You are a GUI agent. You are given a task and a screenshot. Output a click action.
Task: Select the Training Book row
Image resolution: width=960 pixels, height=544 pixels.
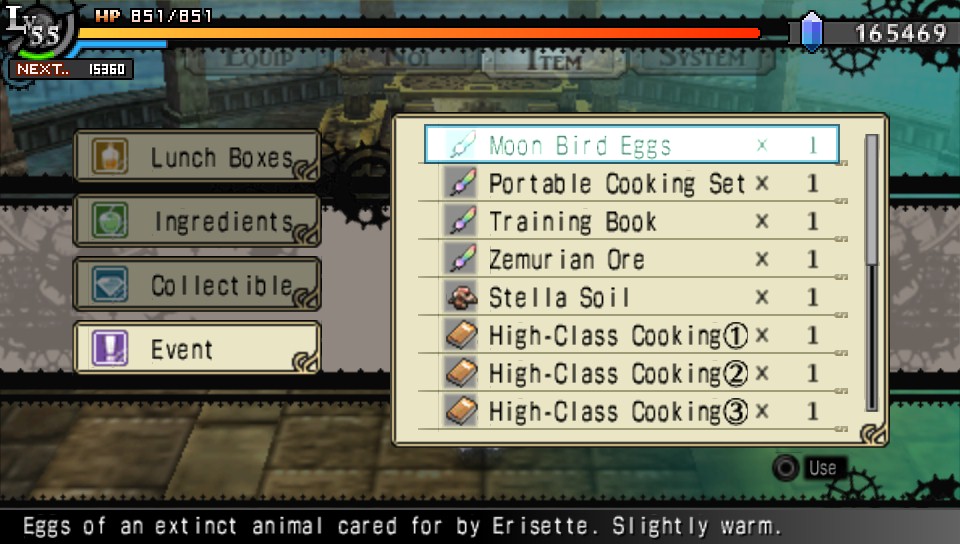[x=631, y=221]
